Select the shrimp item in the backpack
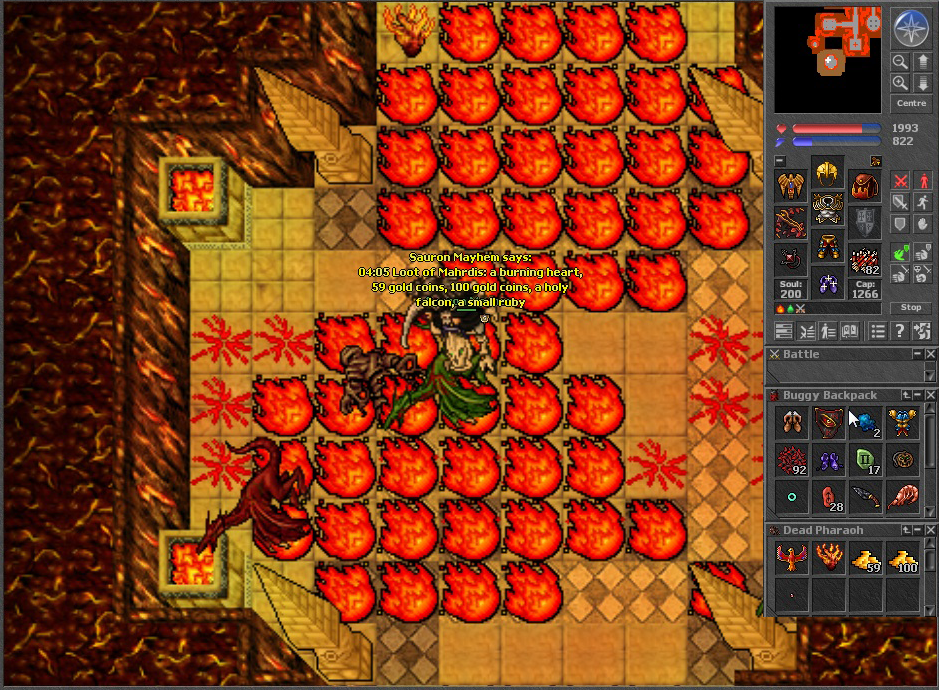 click(x=902, y=497)
